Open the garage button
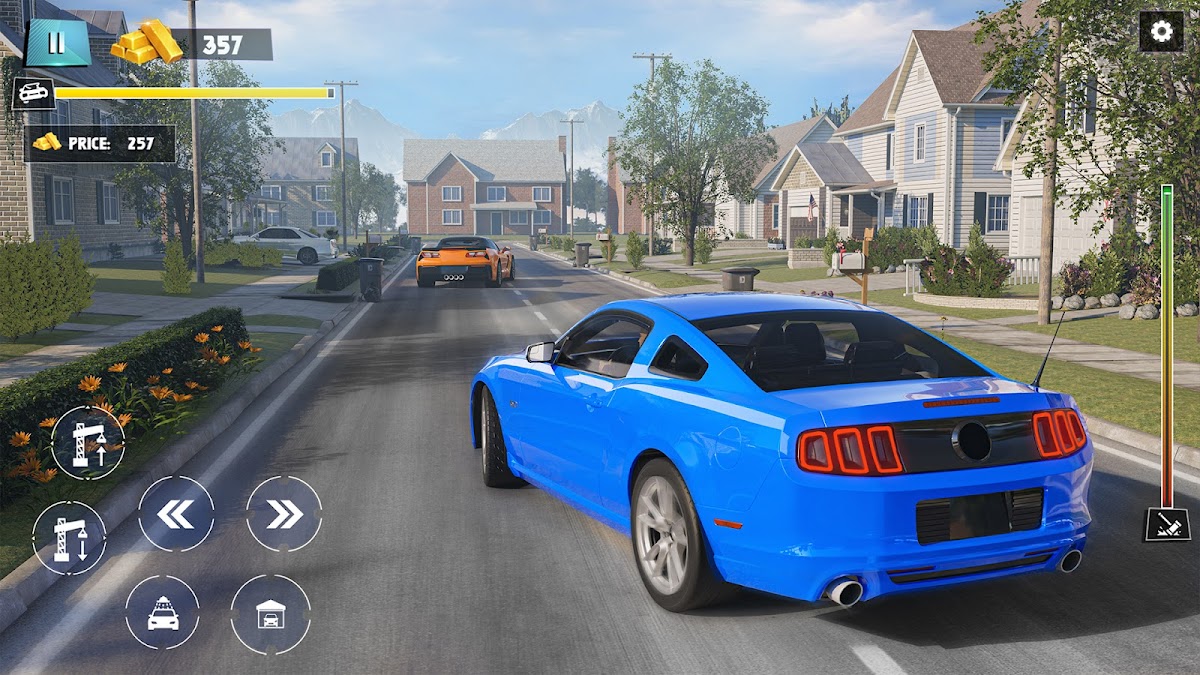The image size is (1200, 675). pyautogui.click(x=270, y=614)
